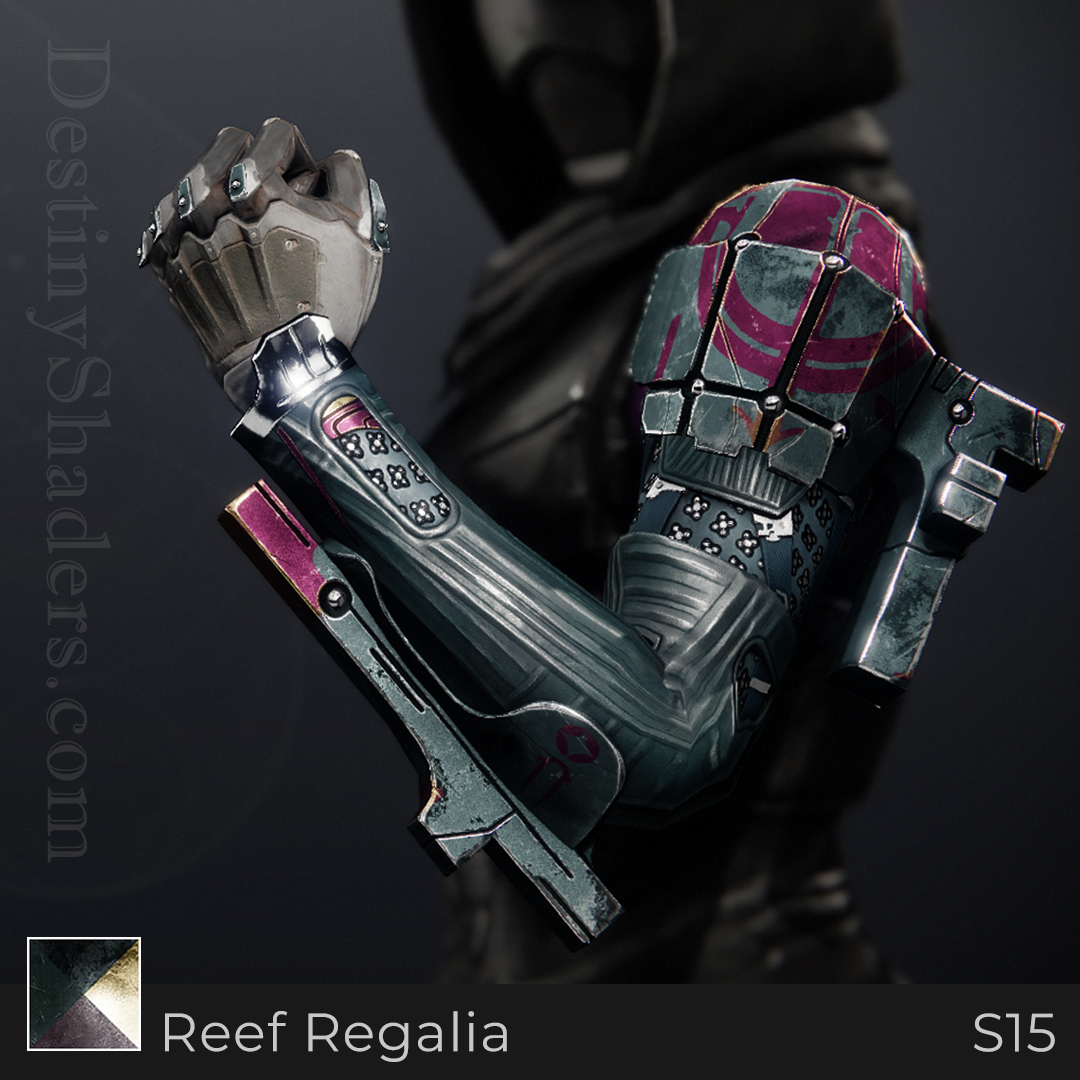The width and height of the screenshot is (1080, 1080).
Task: Select the Reef Regalia shader swatch icon
Action: pos(84,993)
